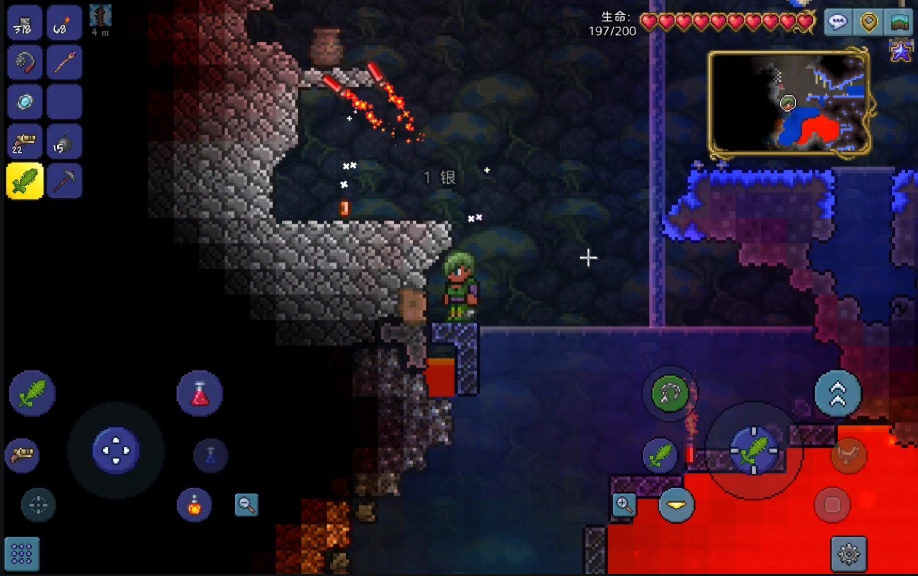918x576 pixels.
Task: Select the stone block stack slot
Action: click(x=24, y=23)
